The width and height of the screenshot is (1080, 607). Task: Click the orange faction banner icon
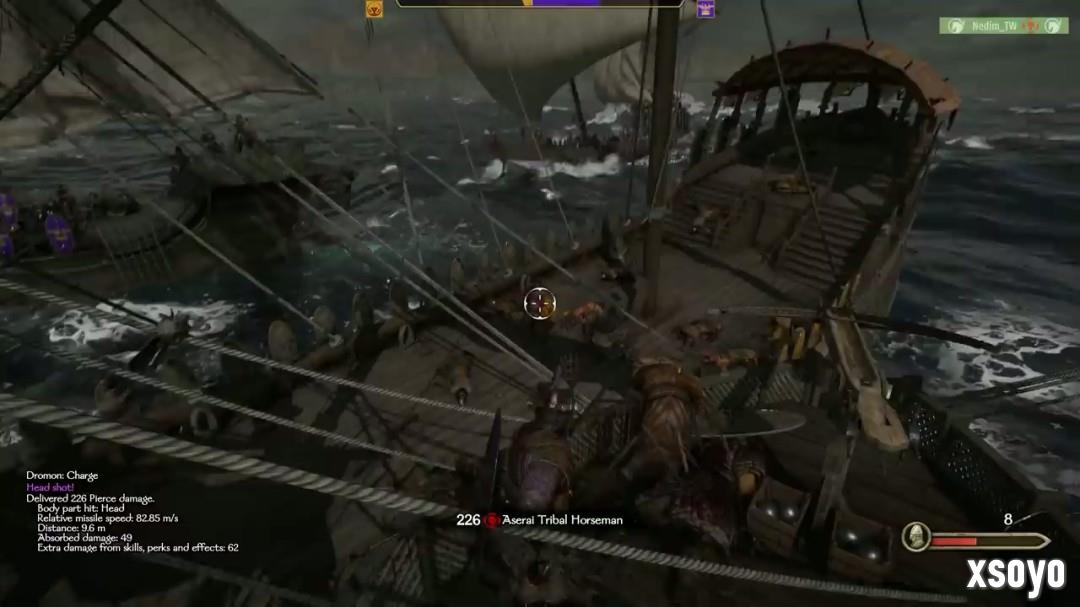[375, 9]
